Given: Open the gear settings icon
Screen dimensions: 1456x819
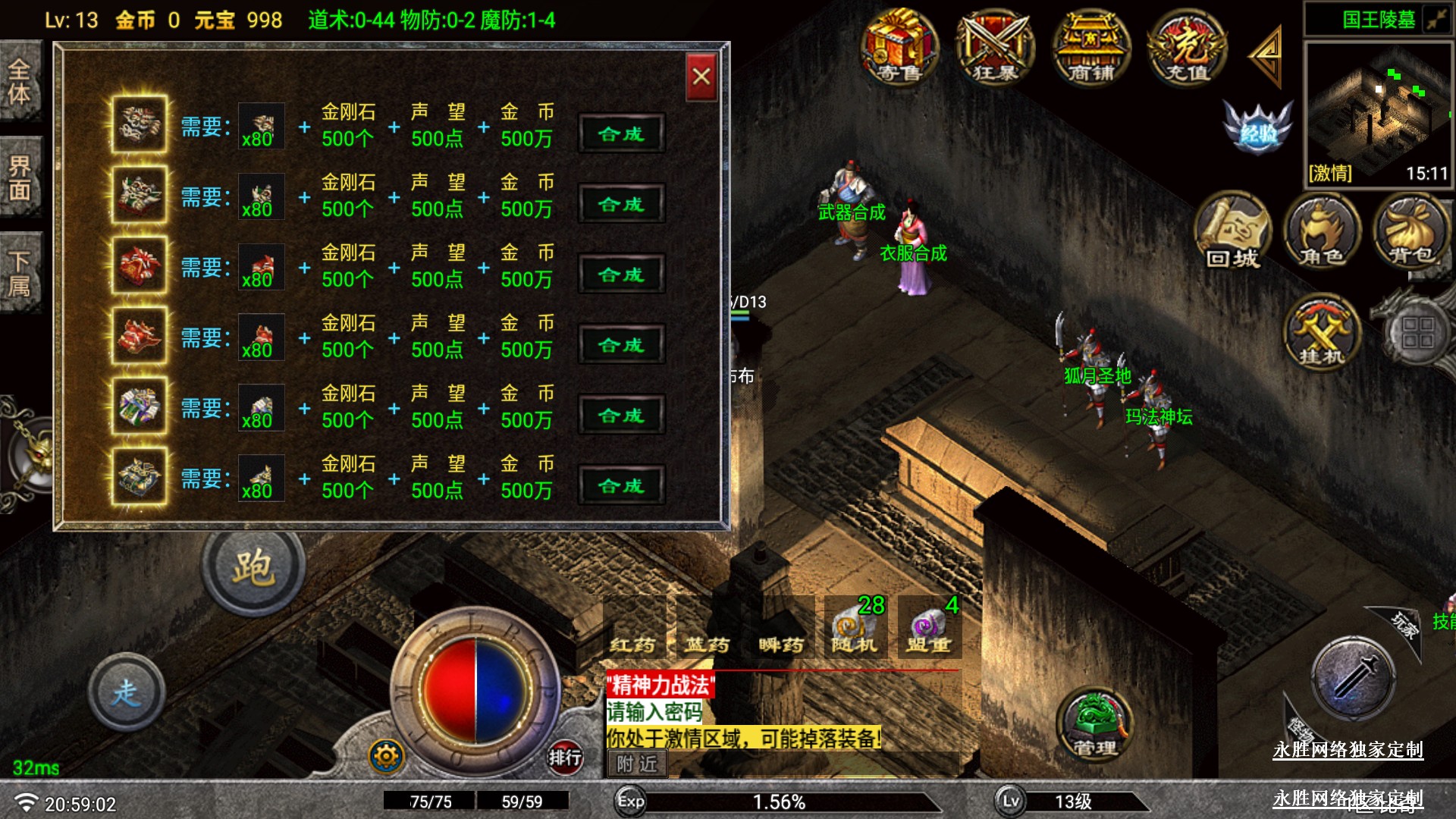Looking at the screenshot, I should pos(387,756).
